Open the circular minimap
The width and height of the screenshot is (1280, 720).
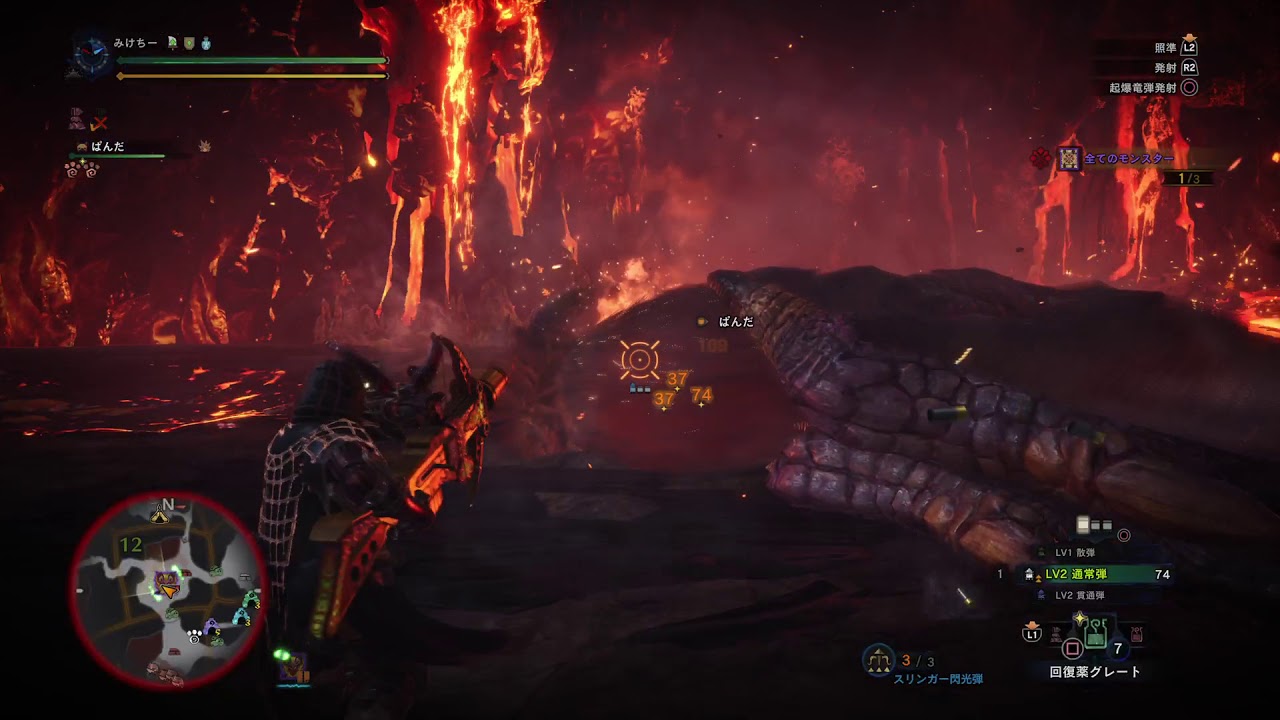coord(167,590)
